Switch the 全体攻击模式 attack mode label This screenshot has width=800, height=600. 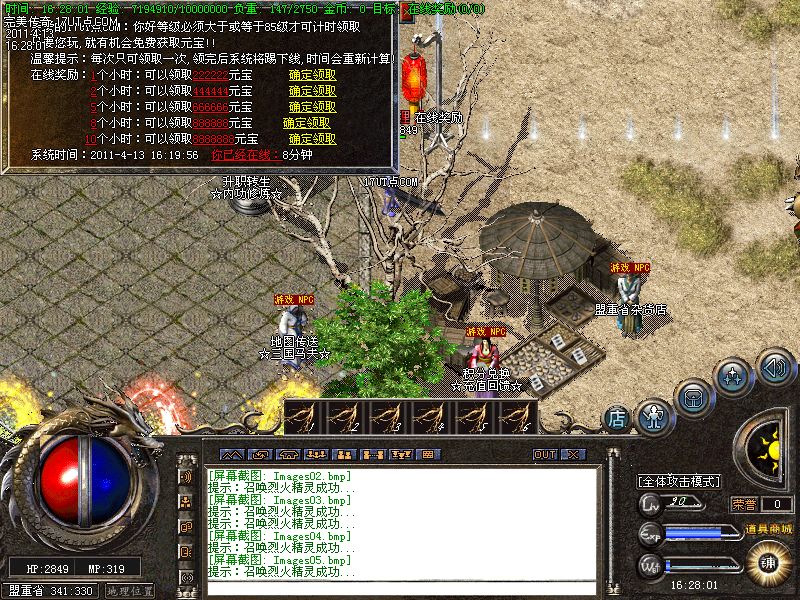coord(680,481)
